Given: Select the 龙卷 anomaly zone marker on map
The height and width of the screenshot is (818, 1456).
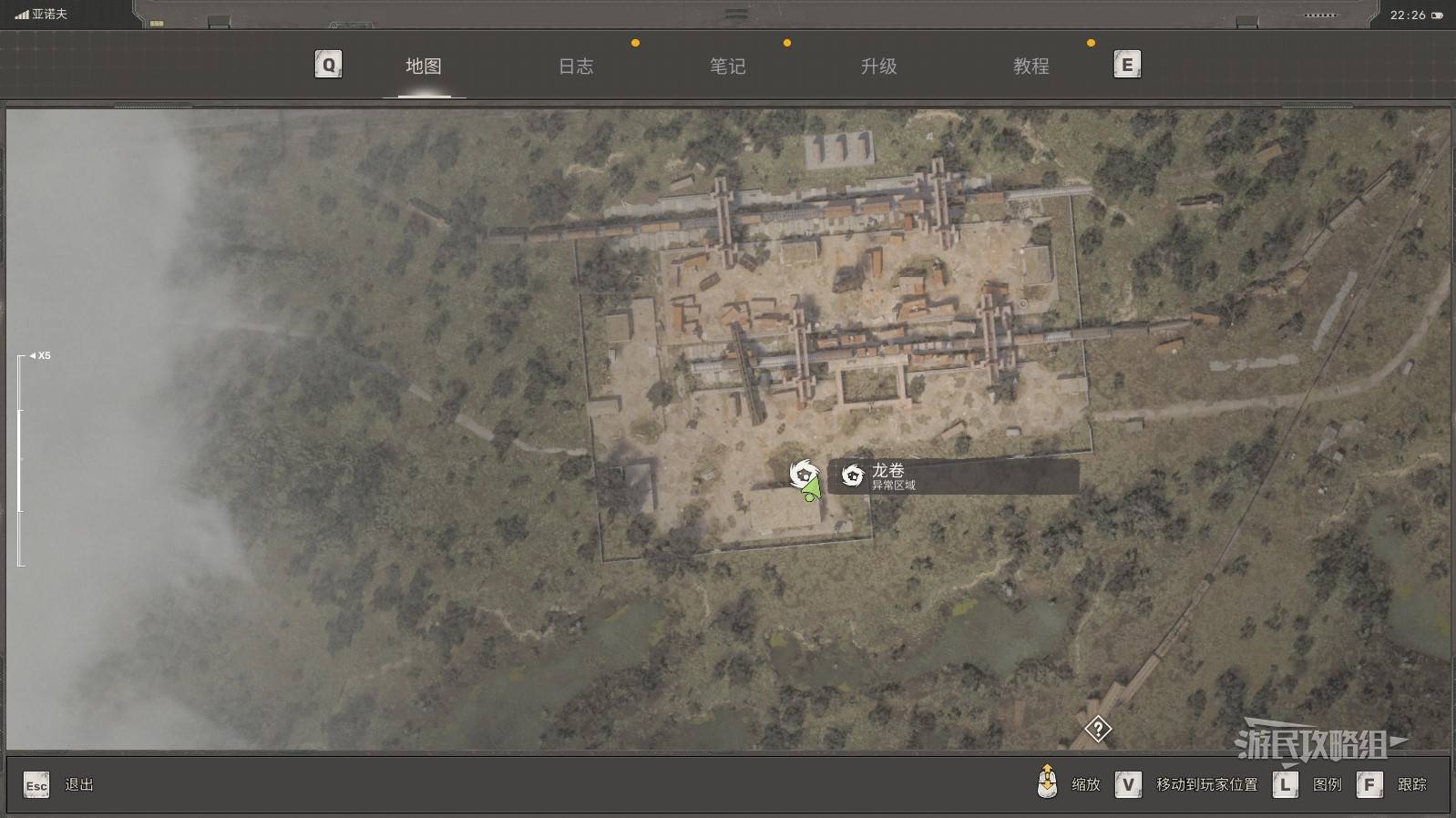Looking at the screenshot, I should [x=802, y=473].
